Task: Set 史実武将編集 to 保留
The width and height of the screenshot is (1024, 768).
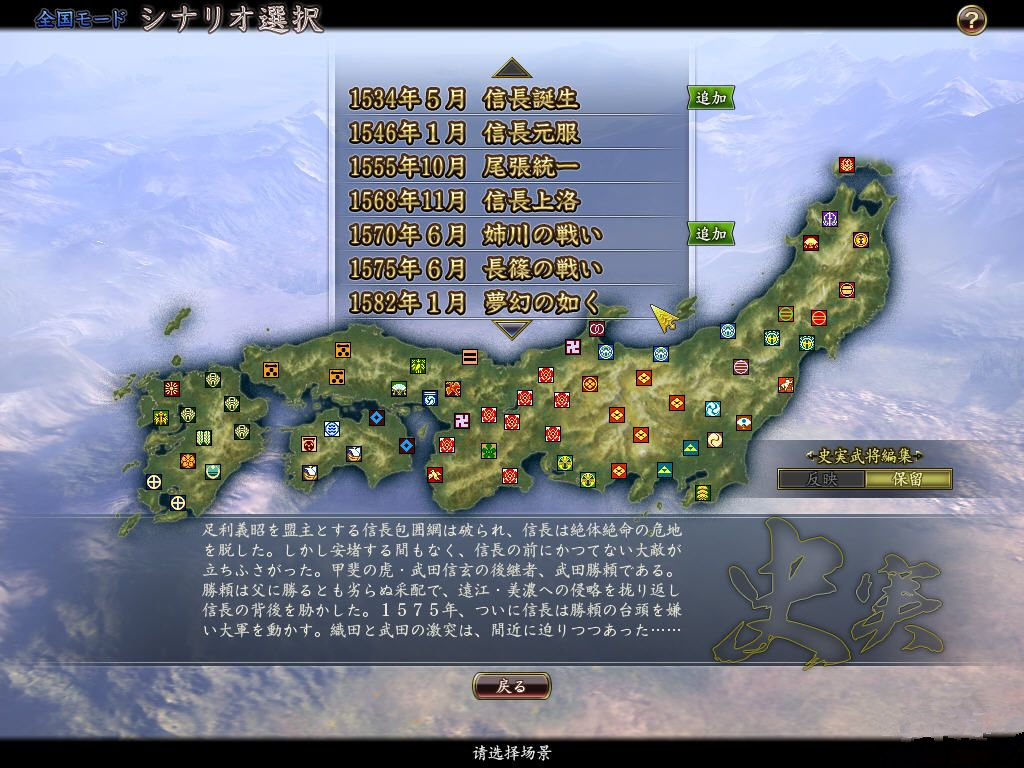Action: click(908, 479)
